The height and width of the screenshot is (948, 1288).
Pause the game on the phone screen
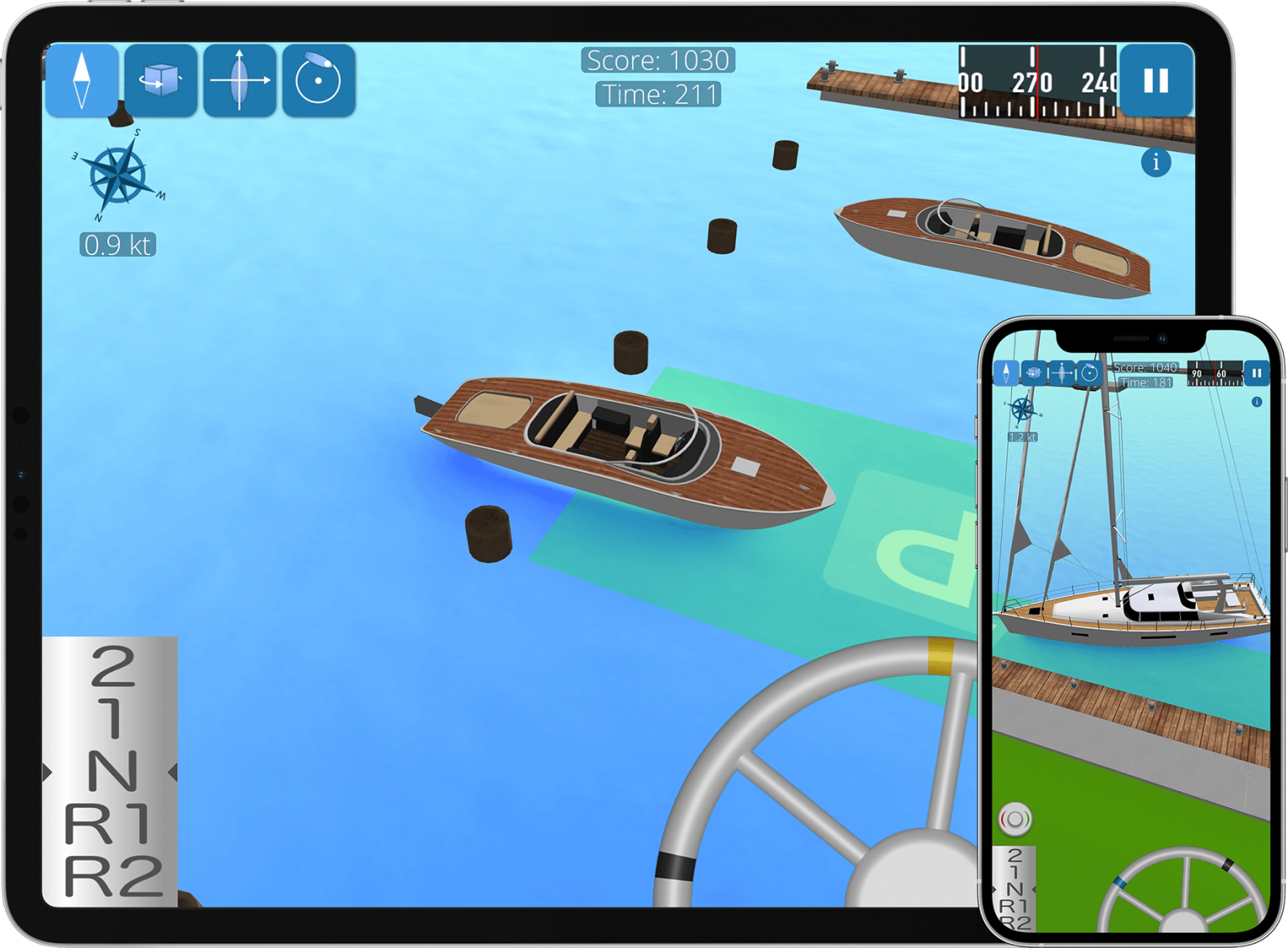tap(1256, 372)
